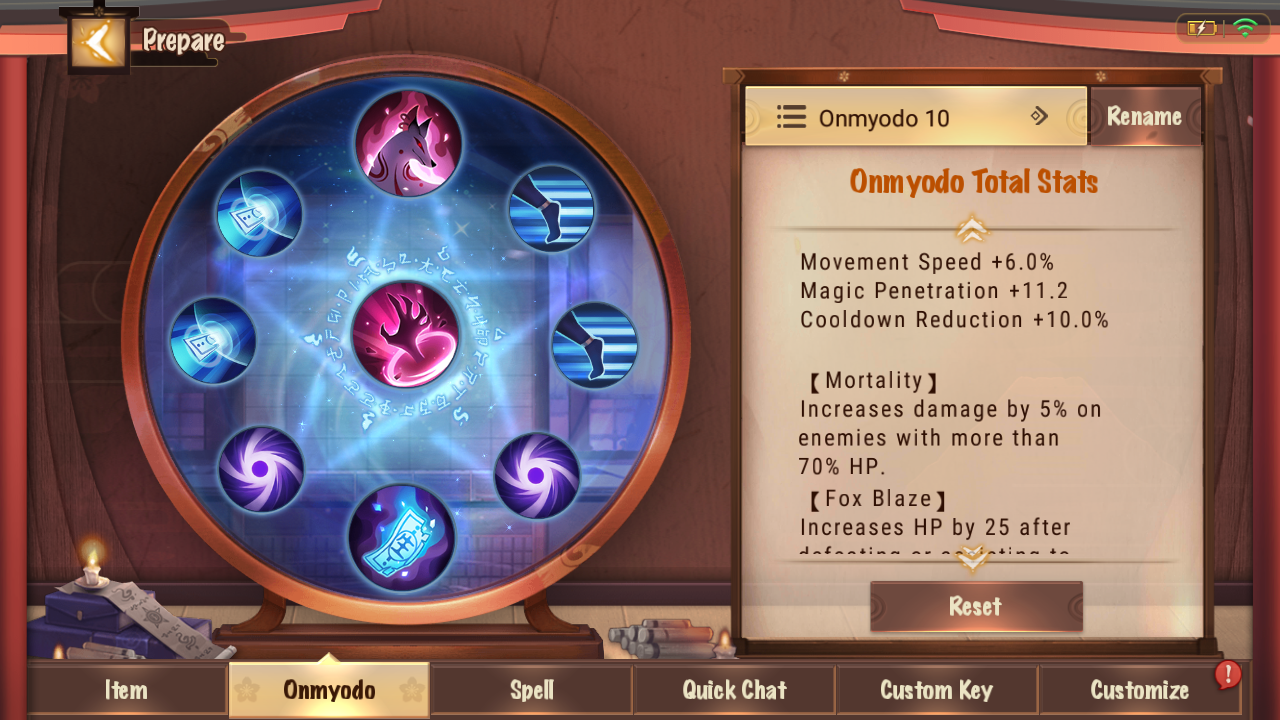Image resolution: width=1280 pixels, height=720 pixels.
Task: Click the upward chevron above the stats
Action: click(972, 230)
